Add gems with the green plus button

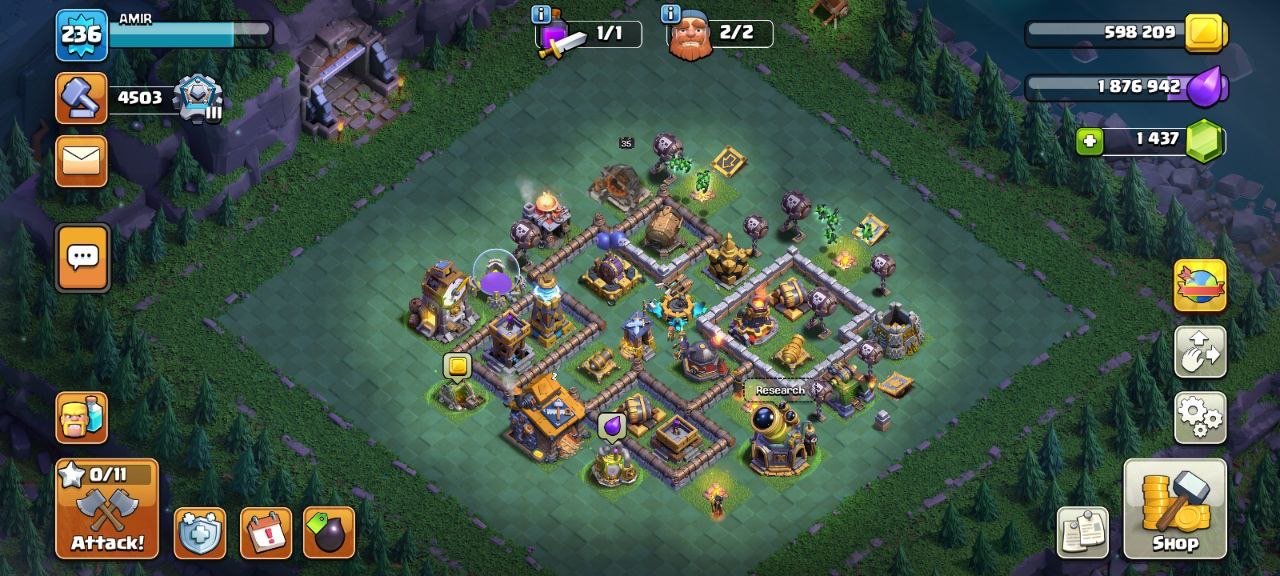click(1090, 141)
